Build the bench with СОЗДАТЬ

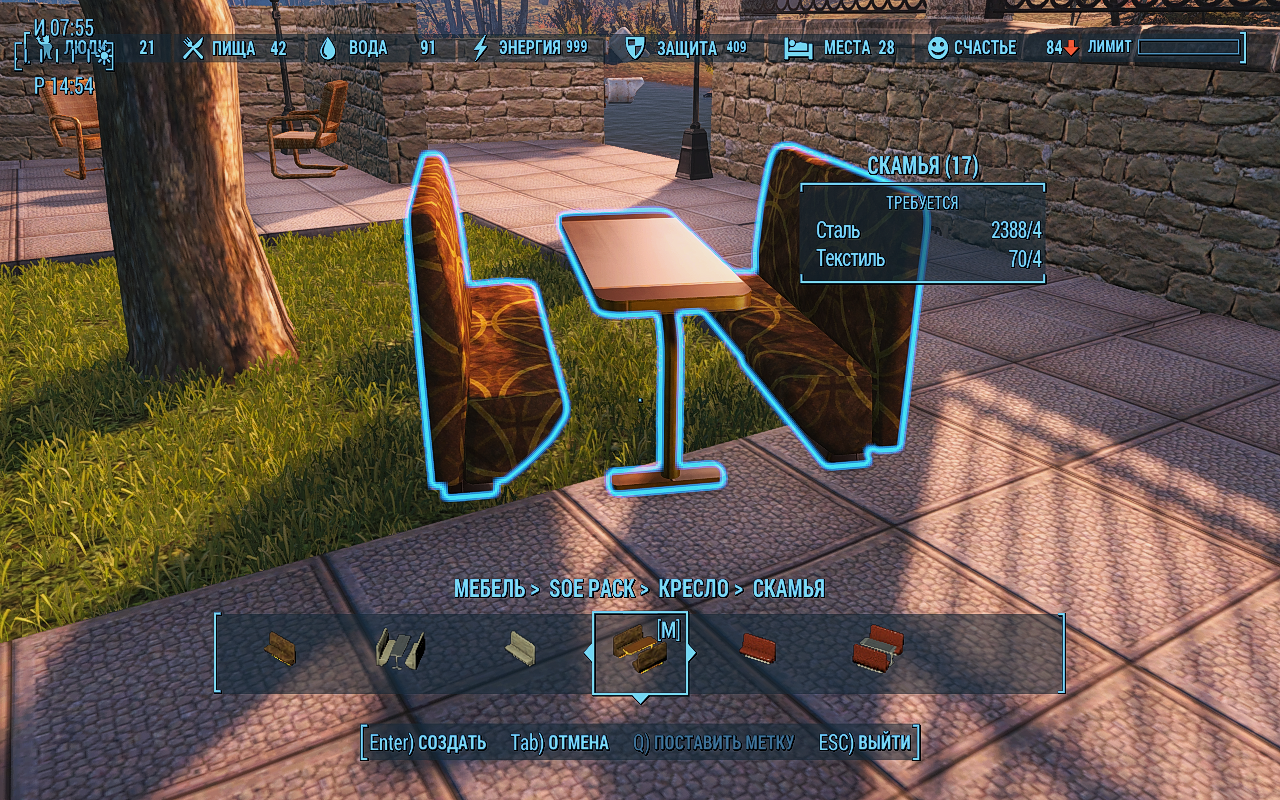click(x=428, y=743)
